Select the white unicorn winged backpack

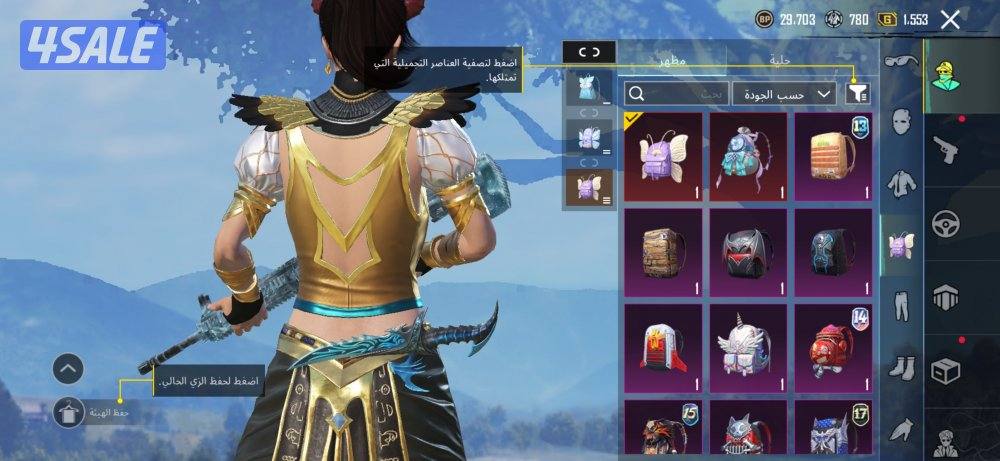[x=748, y=348]
